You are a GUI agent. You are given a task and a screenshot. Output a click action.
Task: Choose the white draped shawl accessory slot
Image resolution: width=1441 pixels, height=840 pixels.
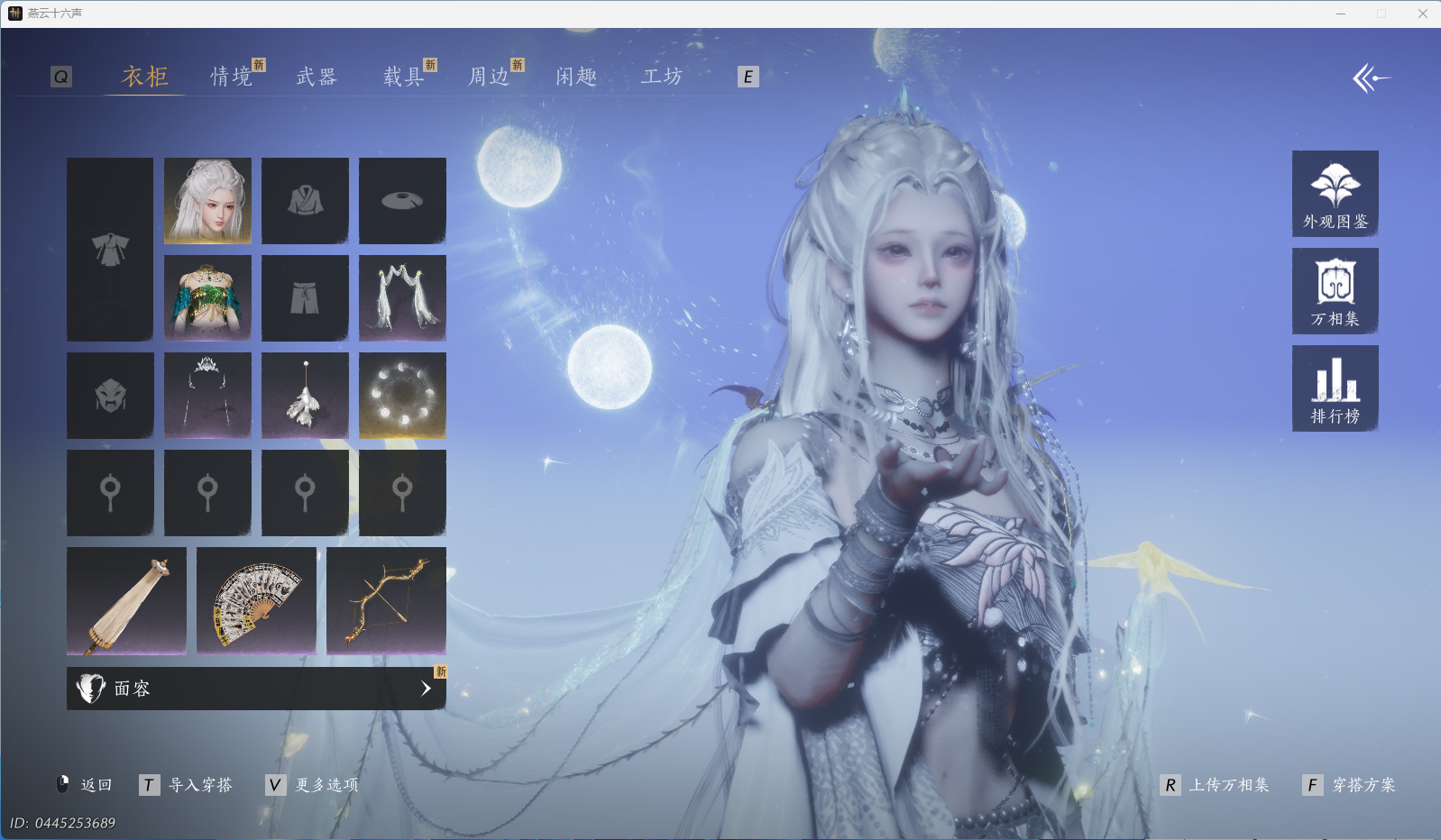[402, 297]
